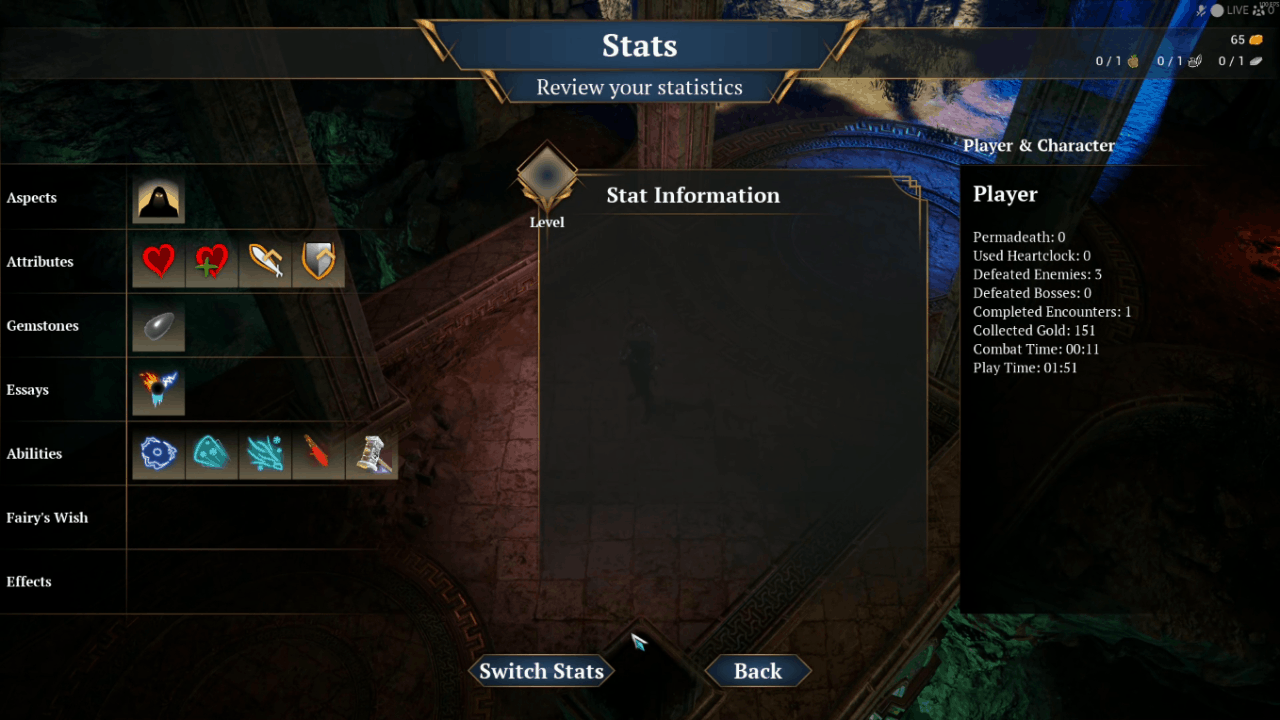Screen dimensions: 1280x720
Task: View the heart with green plus attribute
Action: click(212, 262)
